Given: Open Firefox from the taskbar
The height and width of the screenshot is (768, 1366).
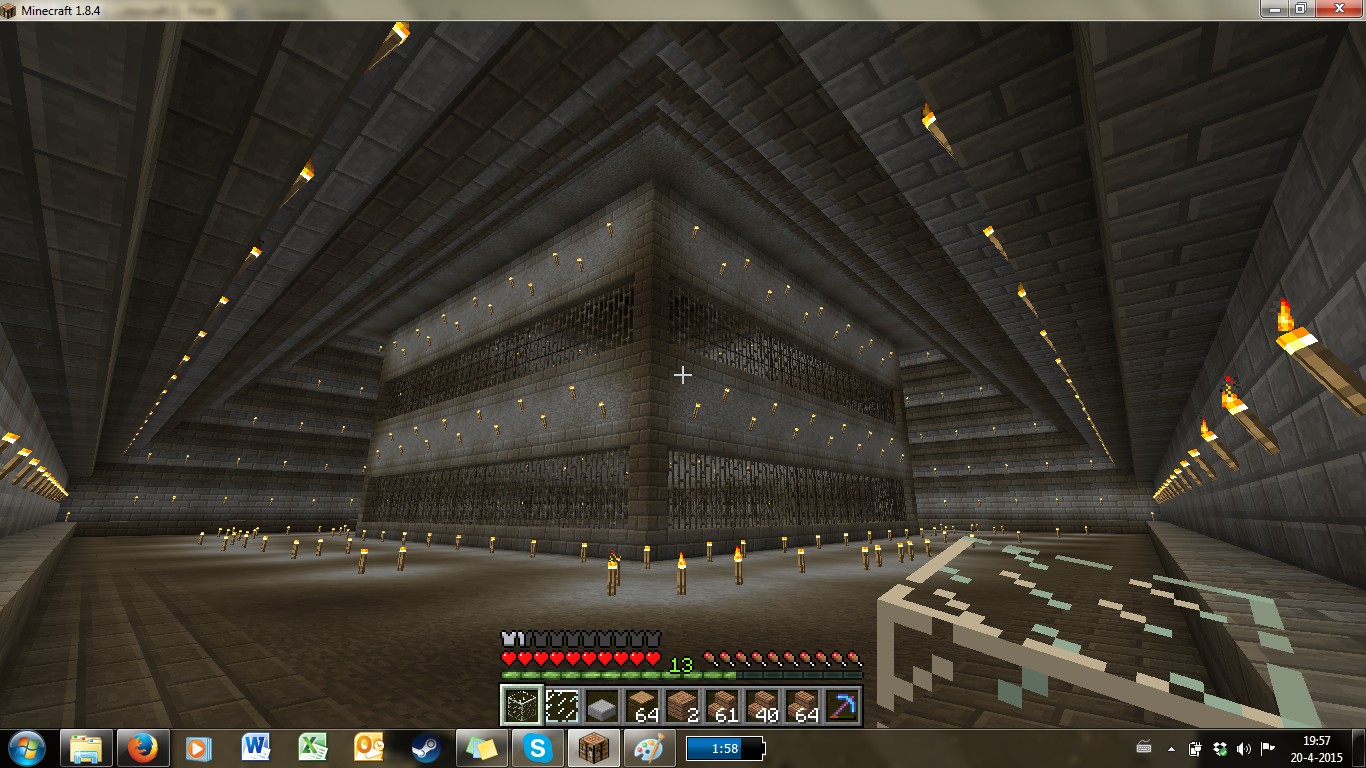Looking at the screenshot, I should (143, 750).
